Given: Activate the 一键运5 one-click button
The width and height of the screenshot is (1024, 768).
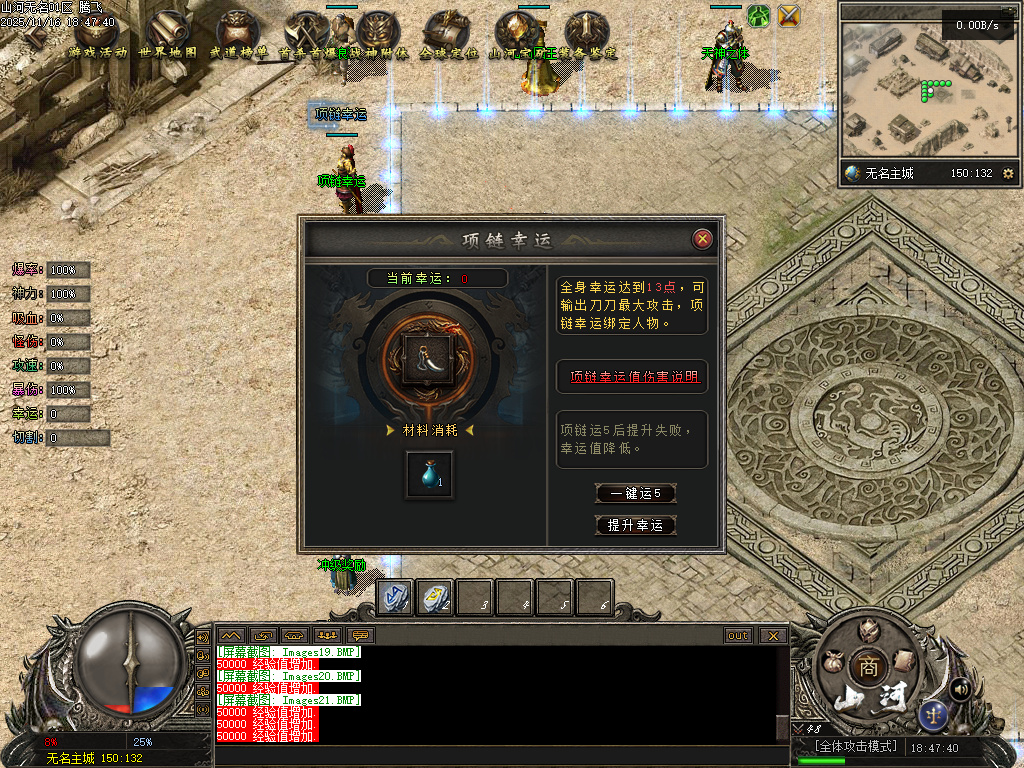Looking at the screenshot, I should pos(635,493).
